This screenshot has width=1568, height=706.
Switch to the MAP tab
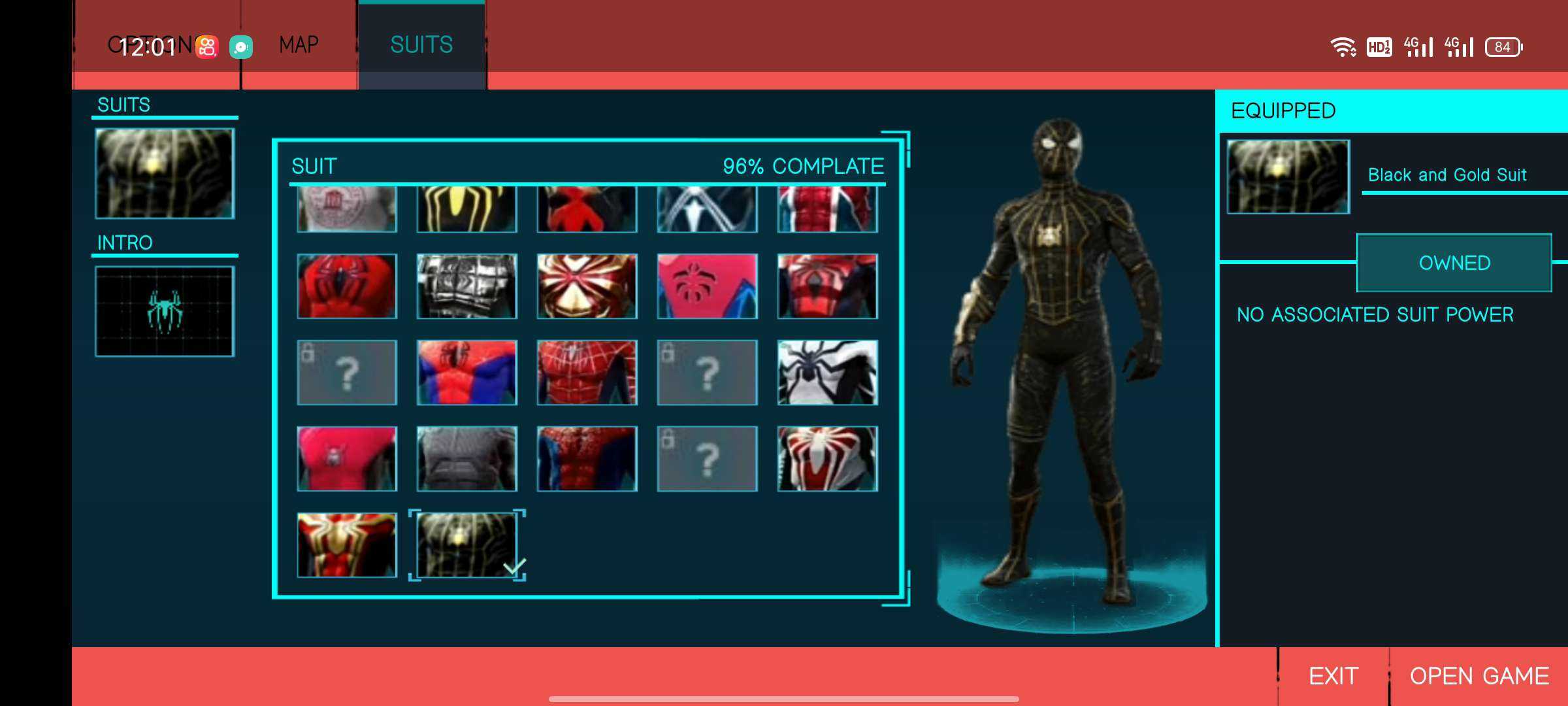[298, 44]
